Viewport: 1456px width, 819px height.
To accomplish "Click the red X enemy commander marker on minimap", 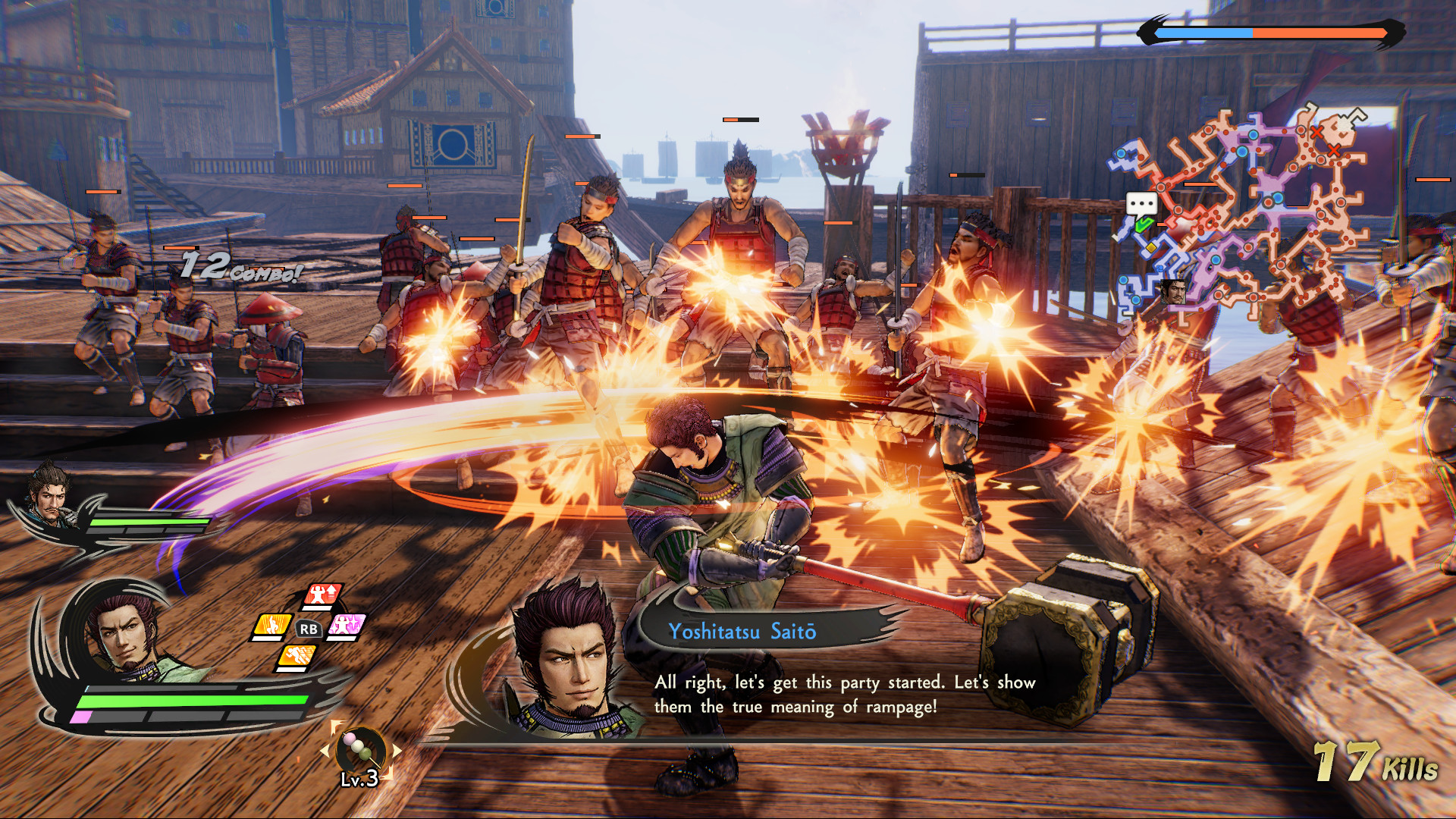I will (1316, 132).
